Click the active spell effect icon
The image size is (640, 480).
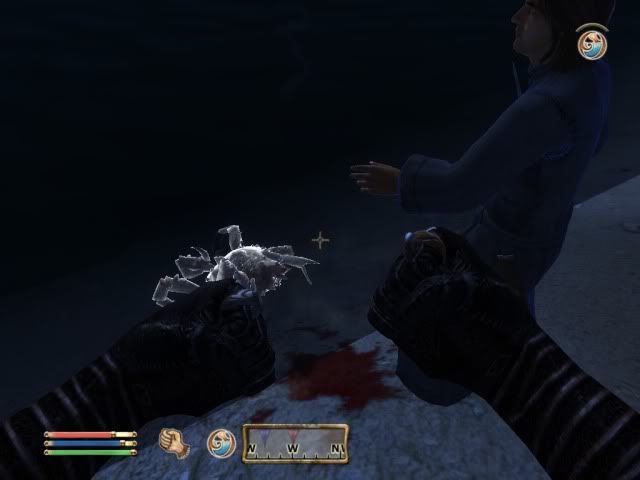pyautogui.click(x=593, y=44)
